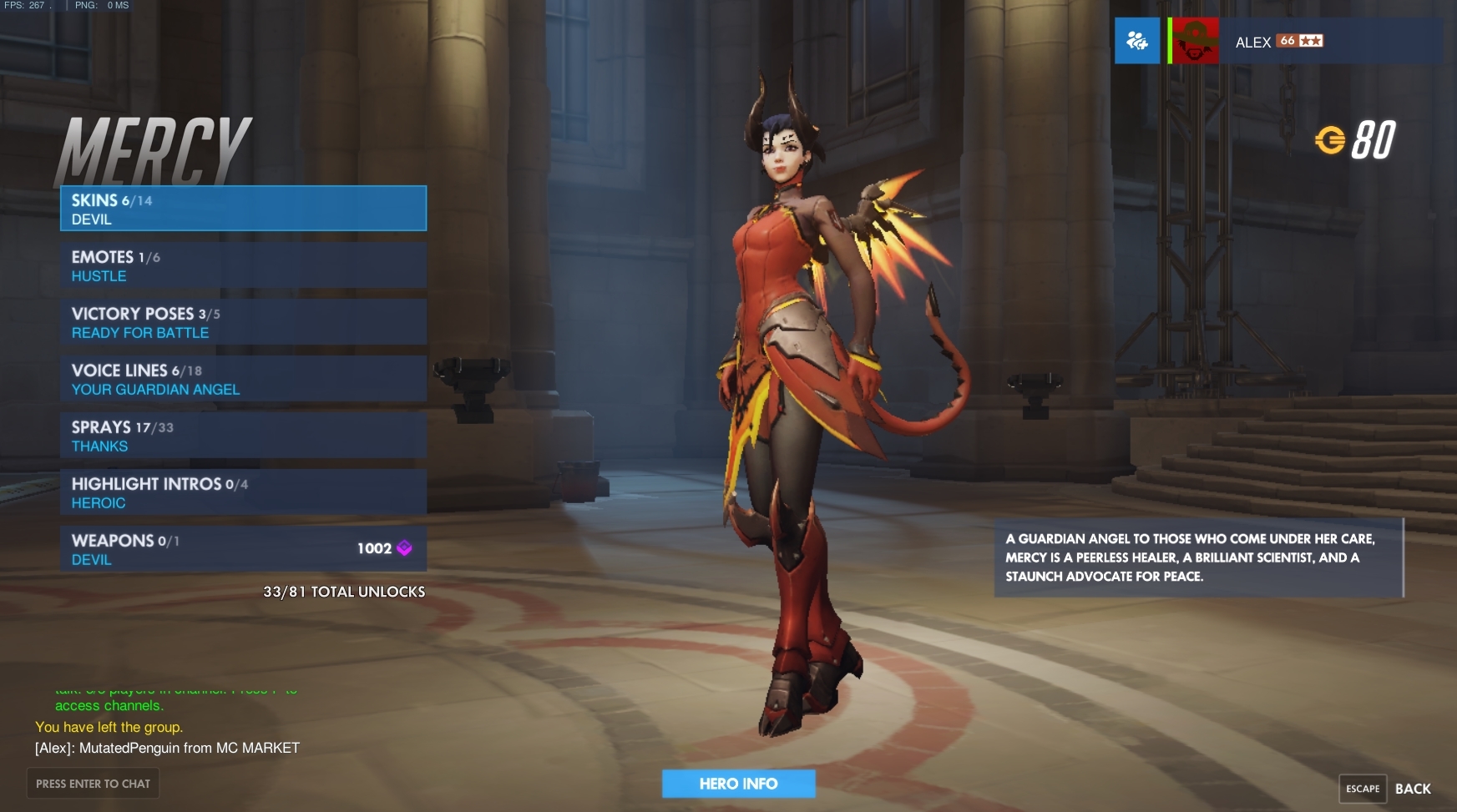1457x812 pixels.
Task: Select the Weapons category
Action: pyautogui.click(x=243, y=549)
